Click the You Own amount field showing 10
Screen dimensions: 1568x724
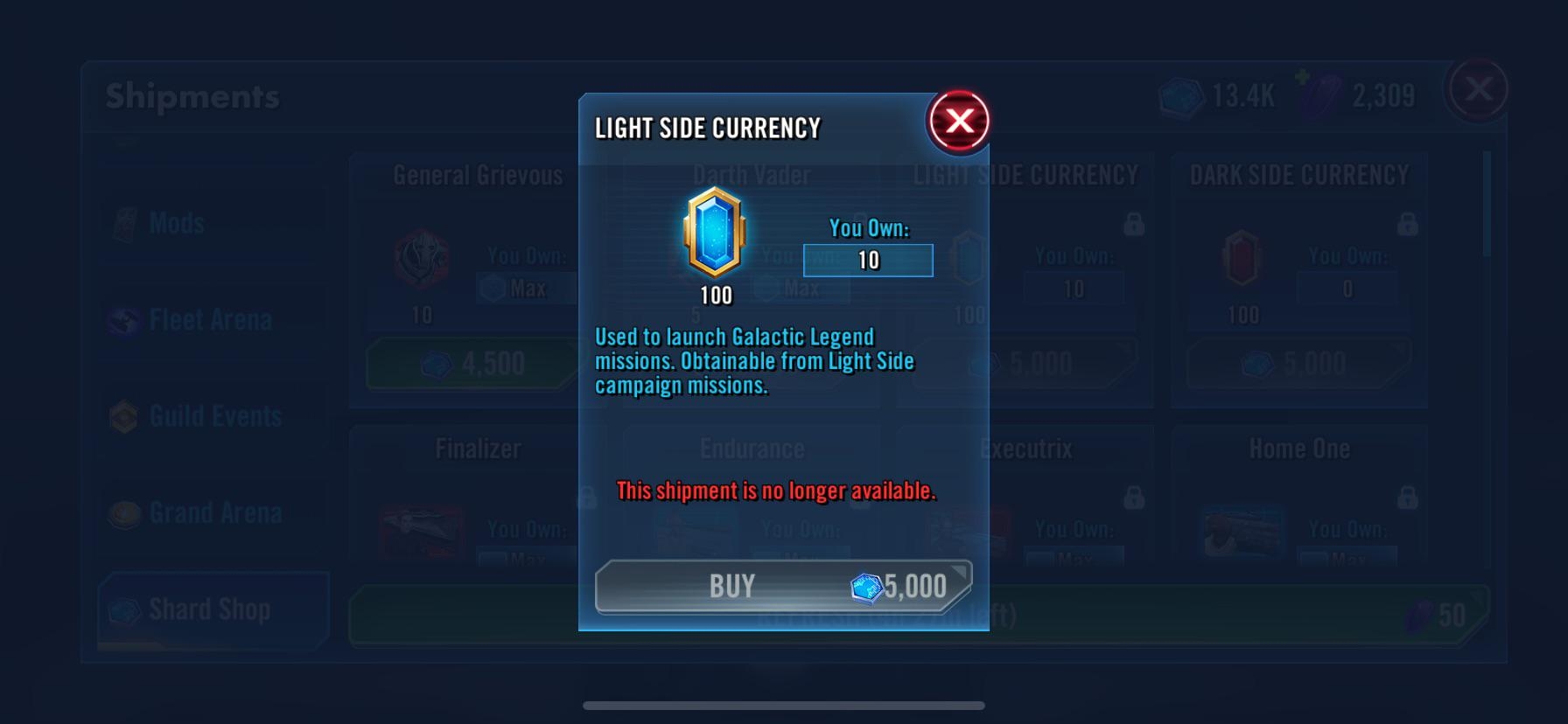866,260
